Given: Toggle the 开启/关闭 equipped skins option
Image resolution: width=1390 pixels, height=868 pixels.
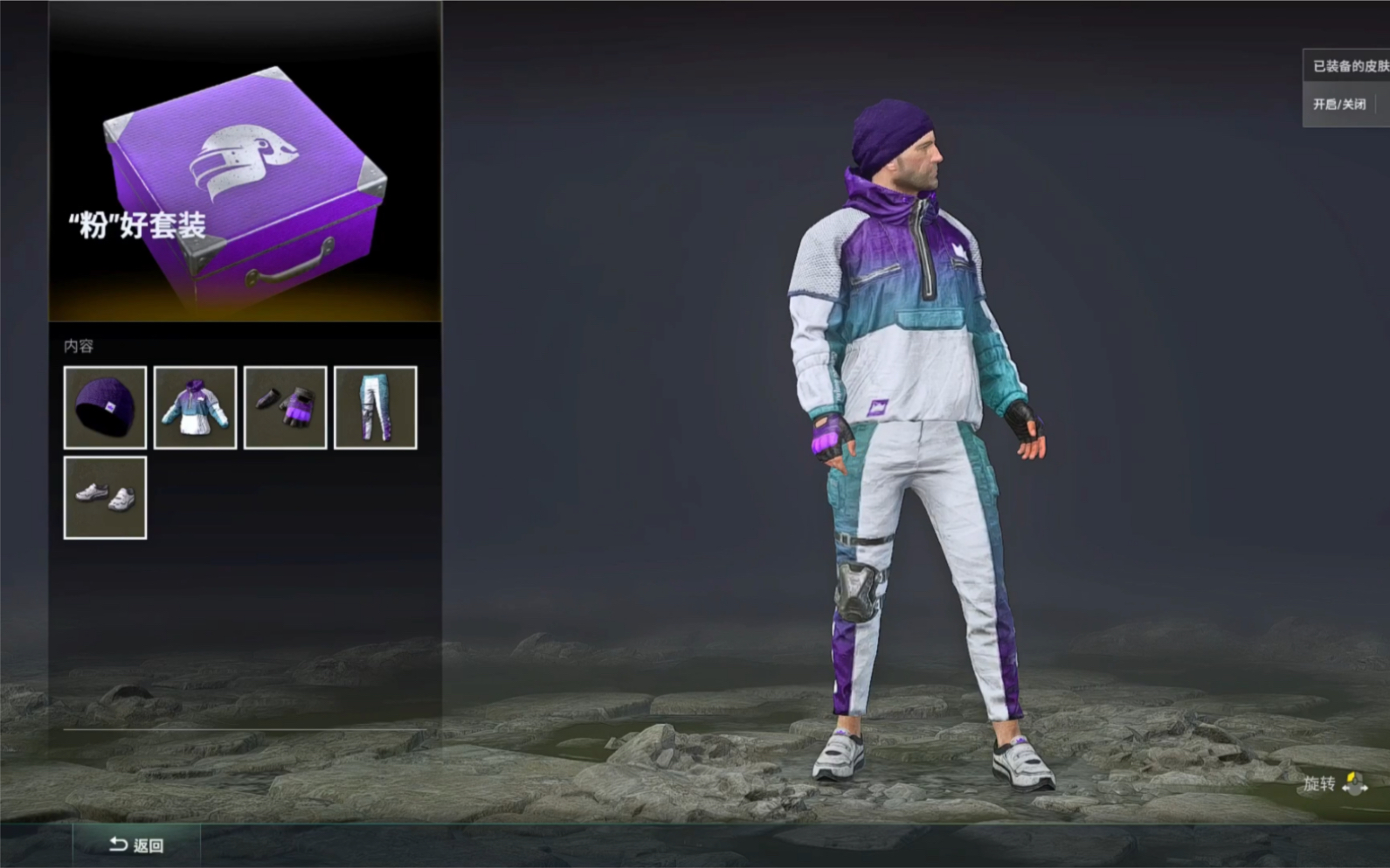Looking at the screenshot, I should pyautogui.click(x=1339, y=105).
